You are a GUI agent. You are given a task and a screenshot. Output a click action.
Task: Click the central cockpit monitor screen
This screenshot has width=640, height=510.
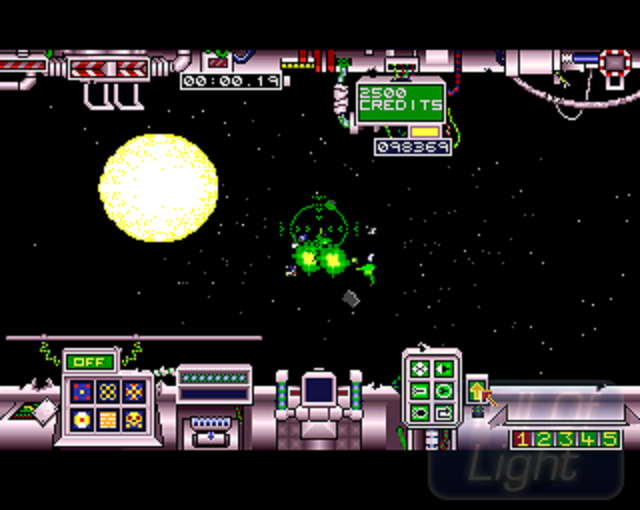tap(319, 391)
